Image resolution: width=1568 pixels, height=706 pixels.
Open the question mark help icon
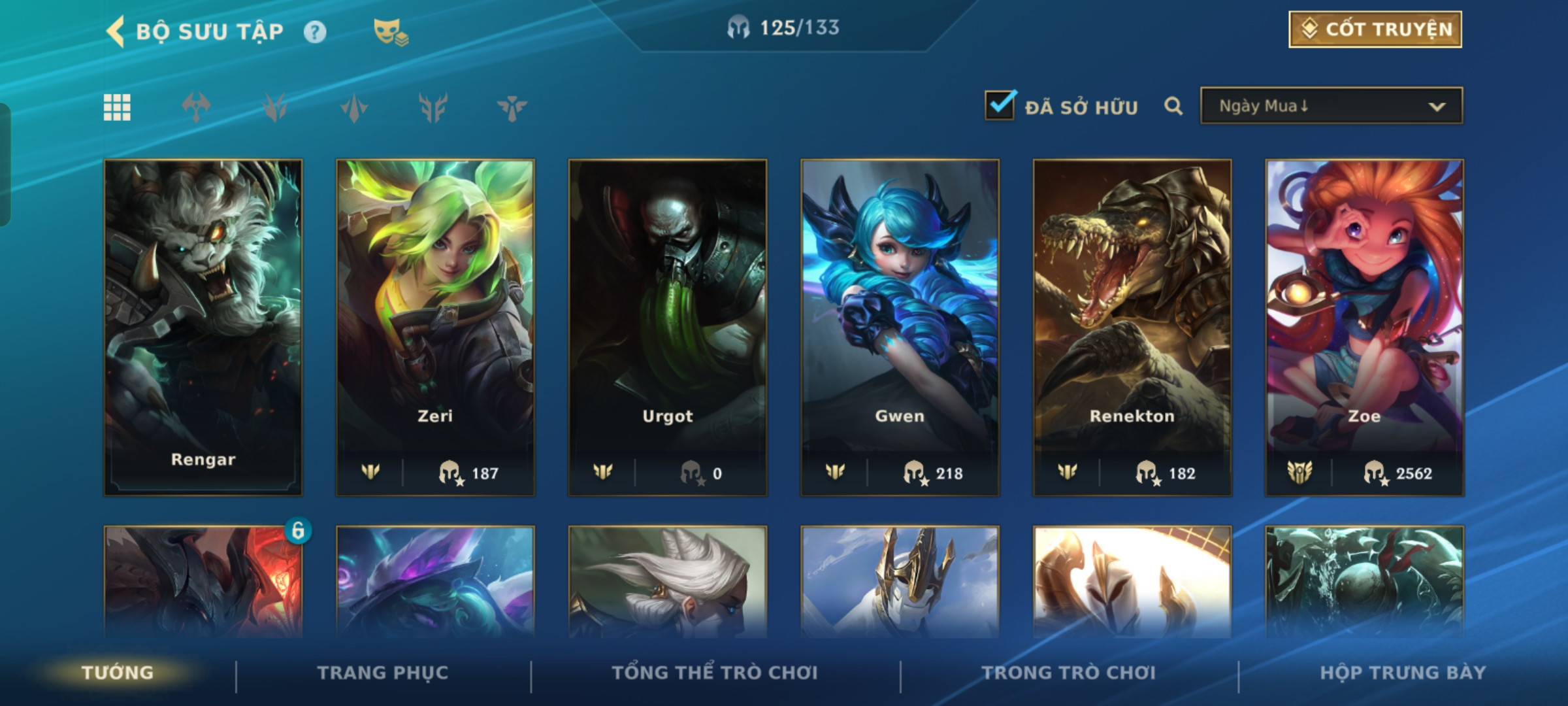pos(315,32)
